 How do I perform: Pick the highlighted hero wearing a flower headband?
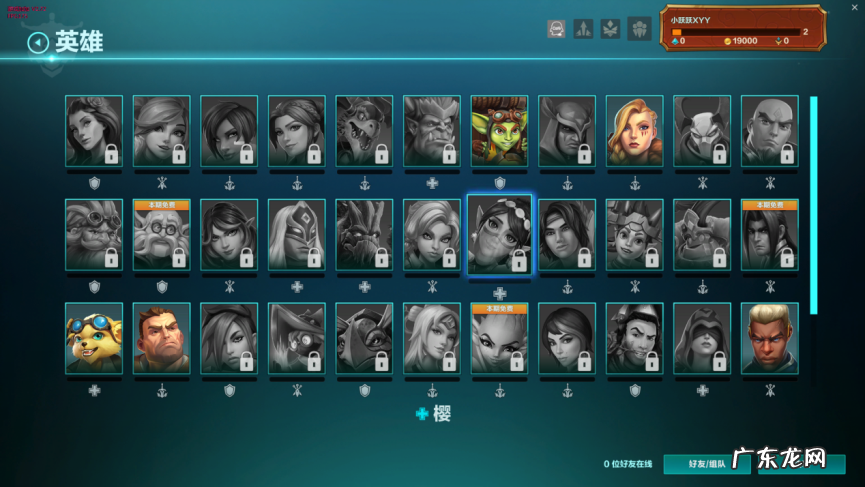point(499,236)
